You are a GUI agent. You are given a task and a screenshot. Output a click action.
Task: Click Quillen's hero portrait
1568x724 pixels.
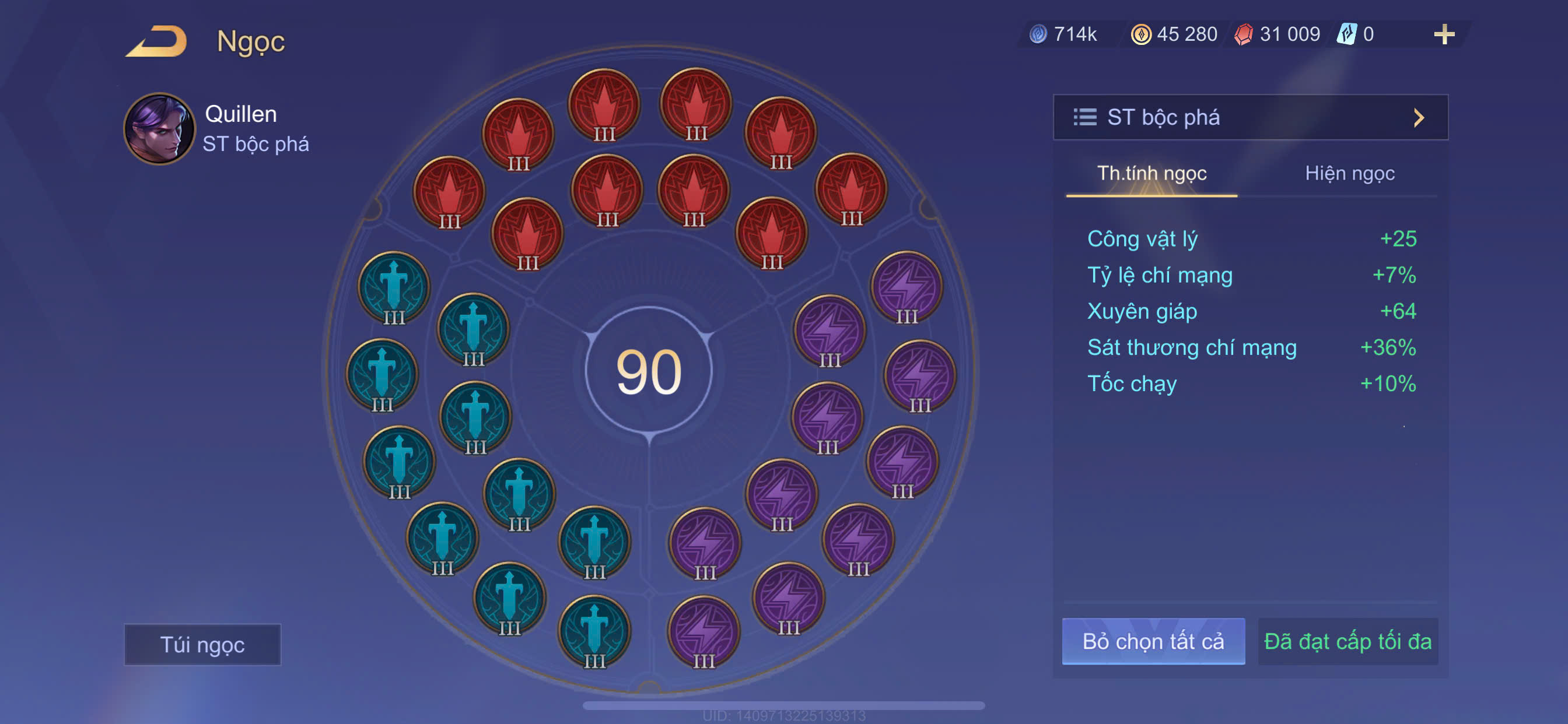[159, 128]
